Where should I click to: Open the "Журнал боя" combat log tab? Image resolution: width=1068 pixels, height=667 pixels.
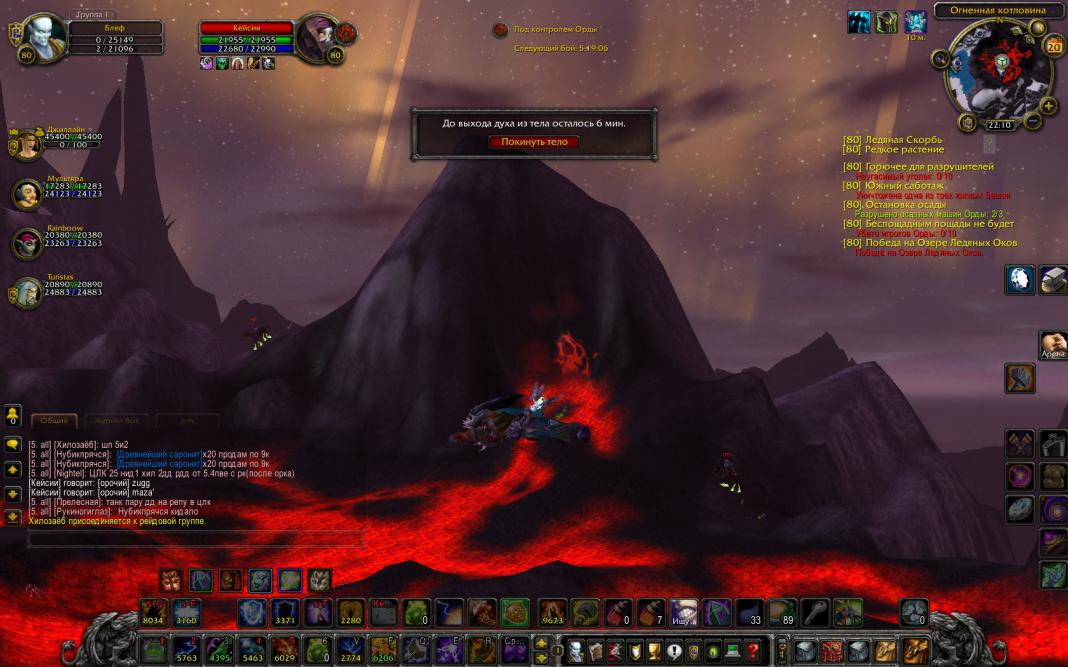118,421
